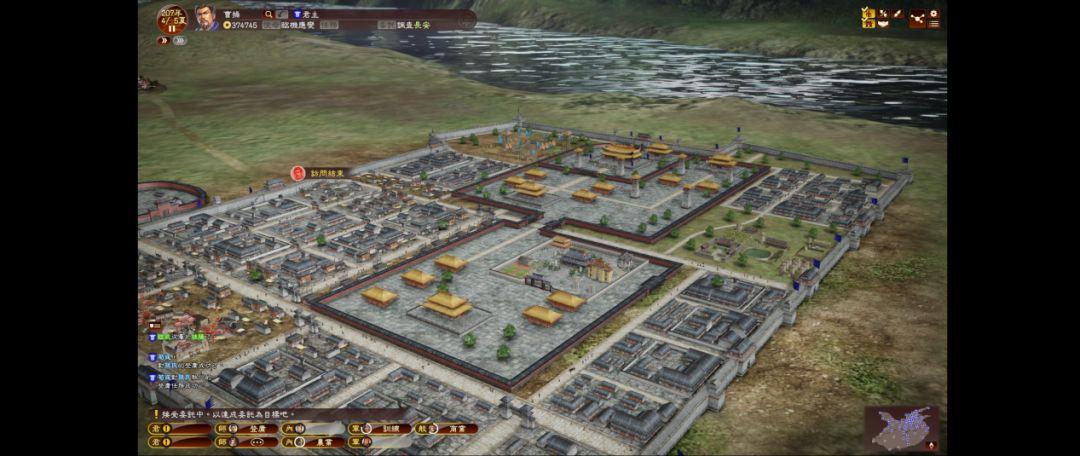The image size is (1080, 456).
Task: Click the 長安 city name label
Action: click(422, 25)
